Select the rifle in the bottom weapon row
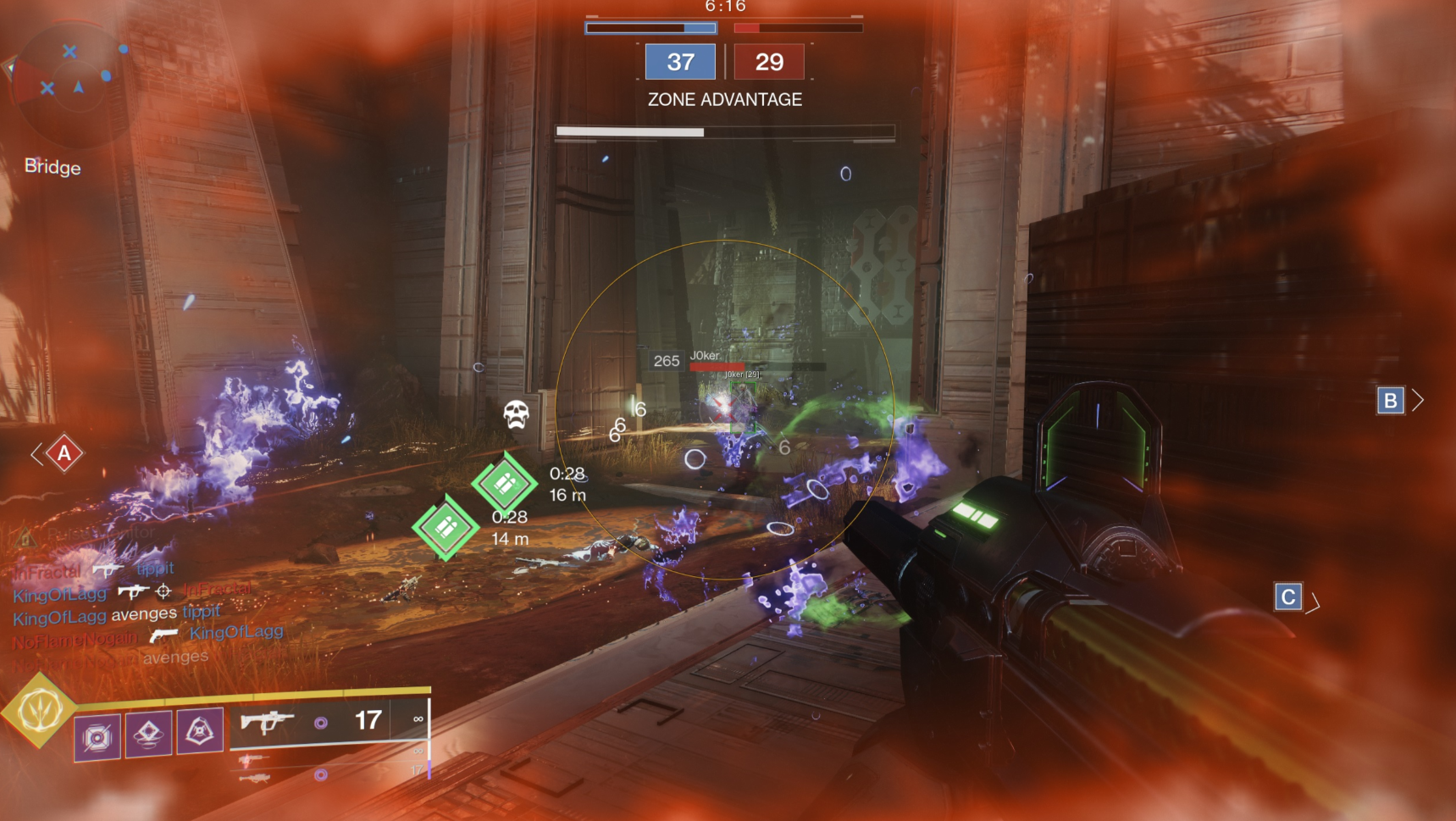This screenshot has height=821, width=1456. pyautogui.click(x=255, y=777)
